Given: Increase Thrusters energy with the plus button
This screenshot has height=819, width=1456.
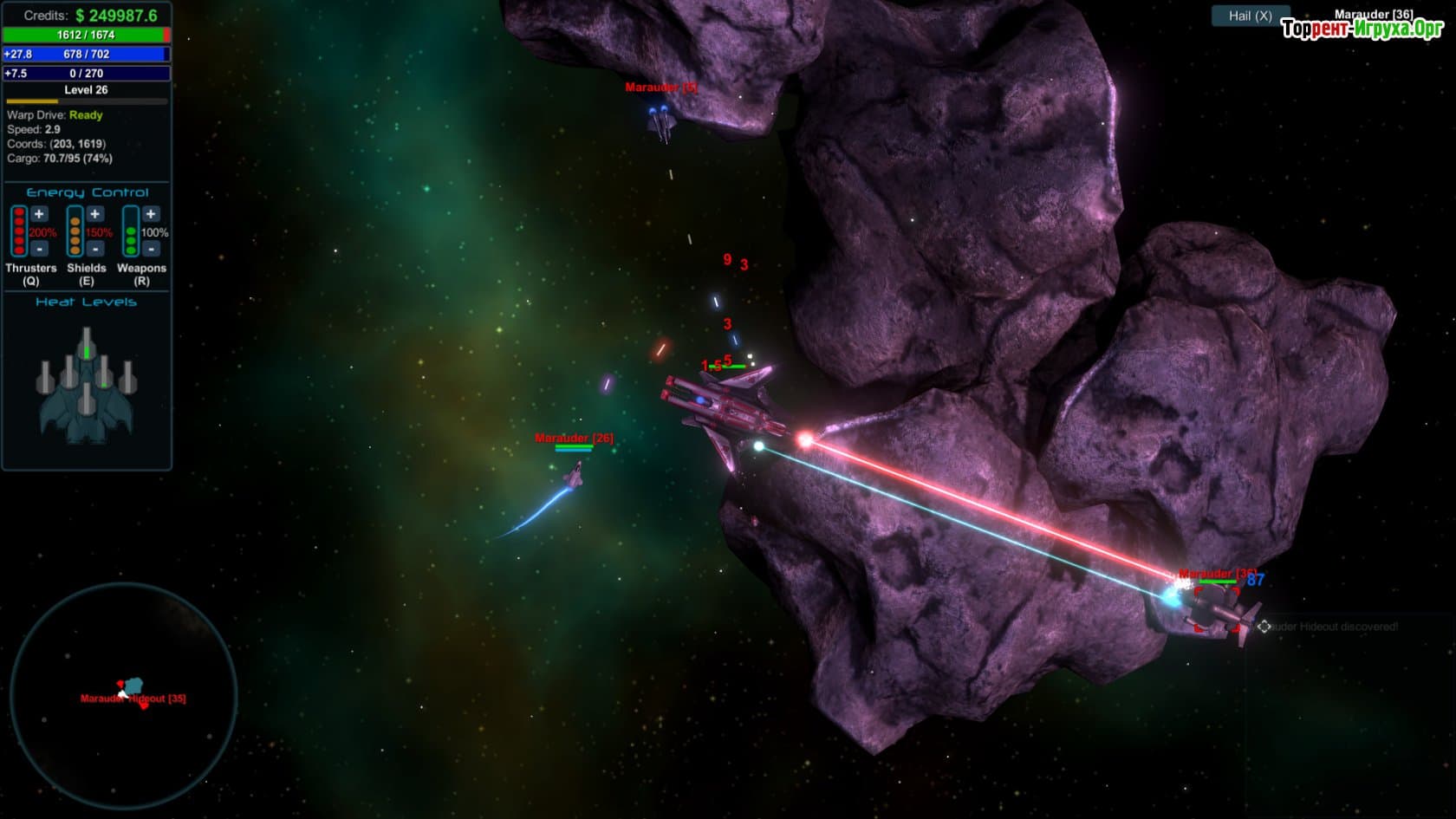Looking at the screenshot, I should coord(39,214).
